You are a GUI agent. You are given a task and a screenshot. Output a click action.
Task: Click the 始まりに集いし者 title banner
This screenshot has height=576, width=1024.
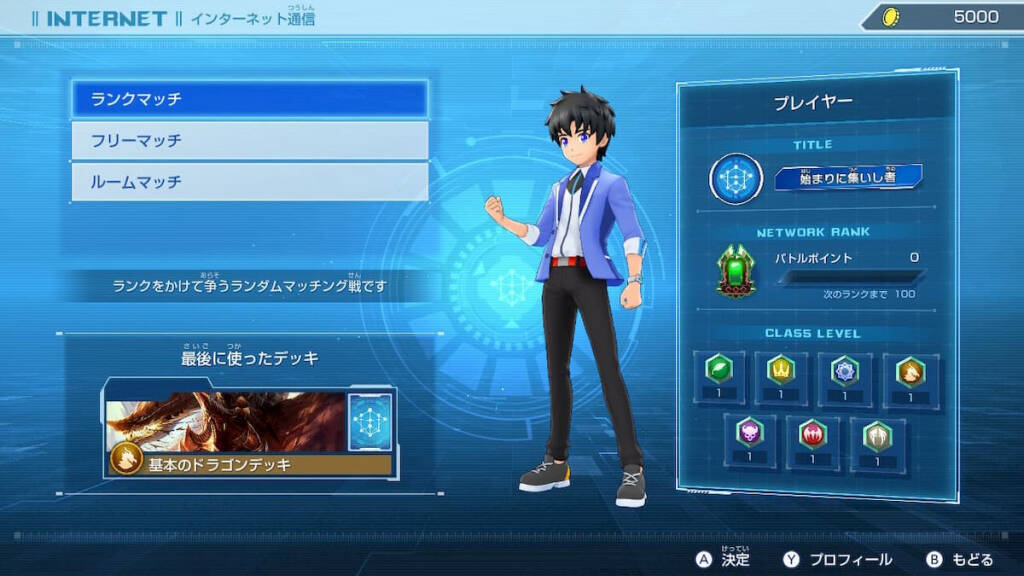coord(848,178)
